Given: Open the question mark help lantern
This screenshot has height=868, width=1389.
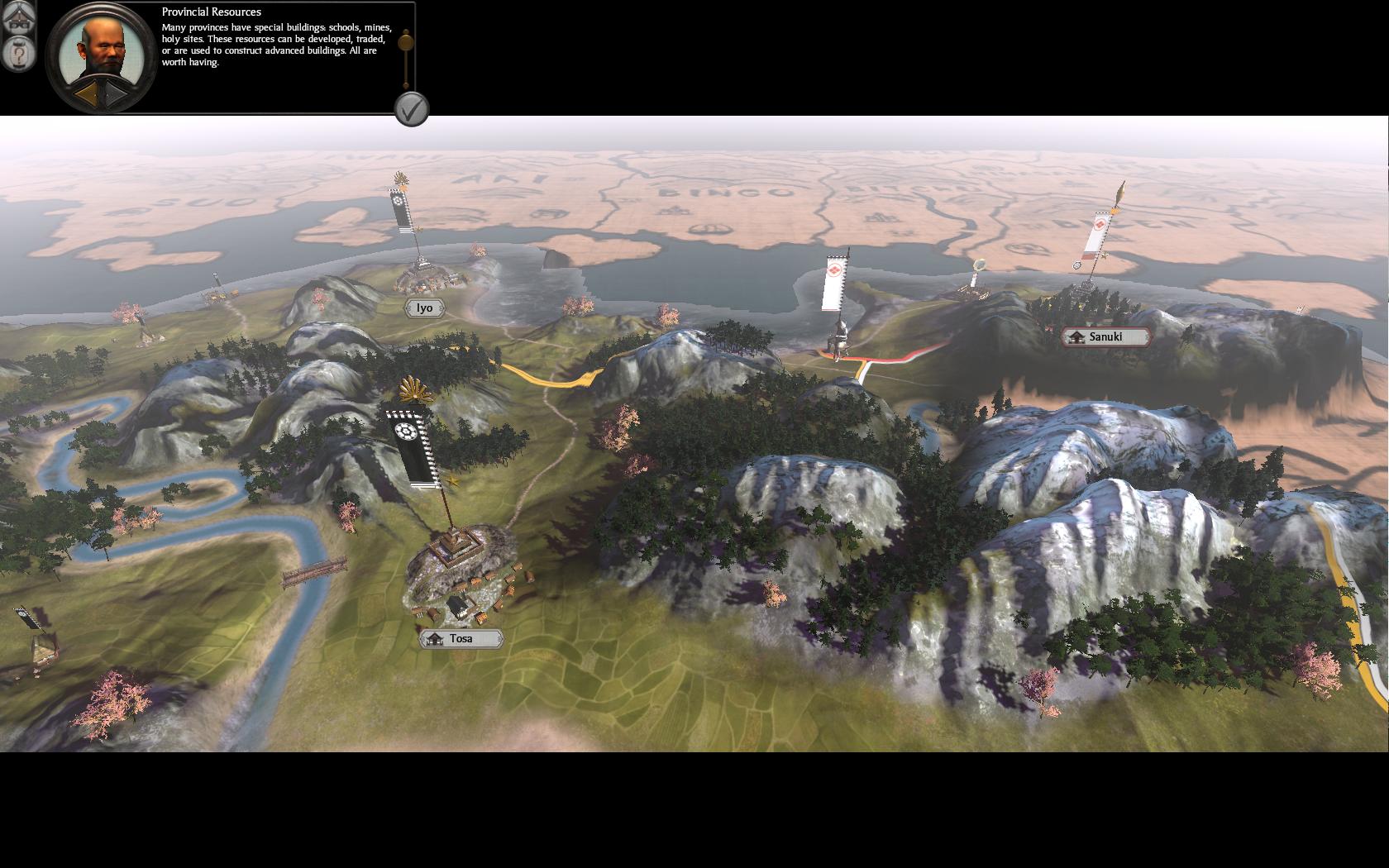Looking at the screenshot, I should pyautogui.click(x=18, y=54).
